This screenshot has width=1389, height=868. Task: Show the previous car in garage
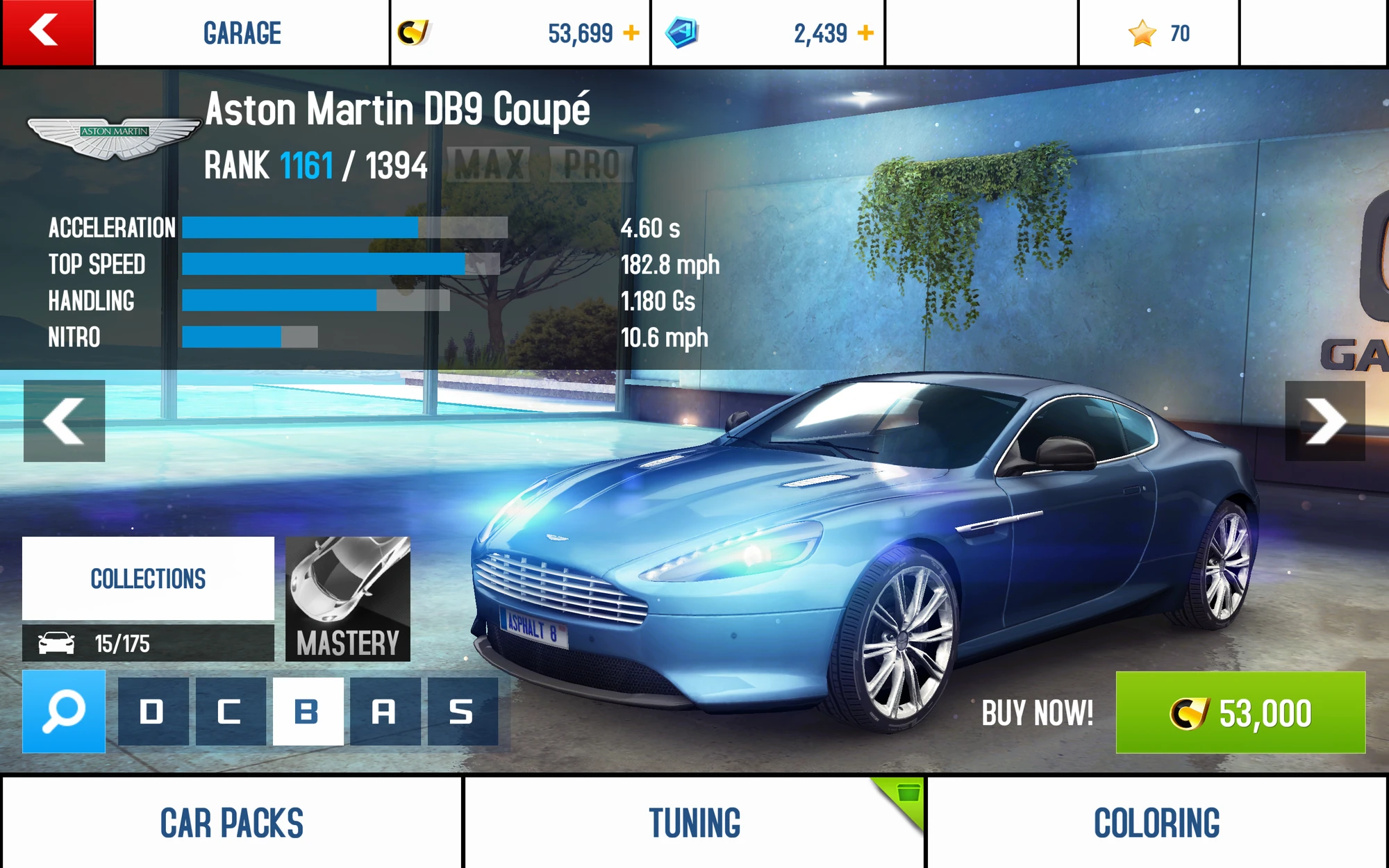point(64,421)
